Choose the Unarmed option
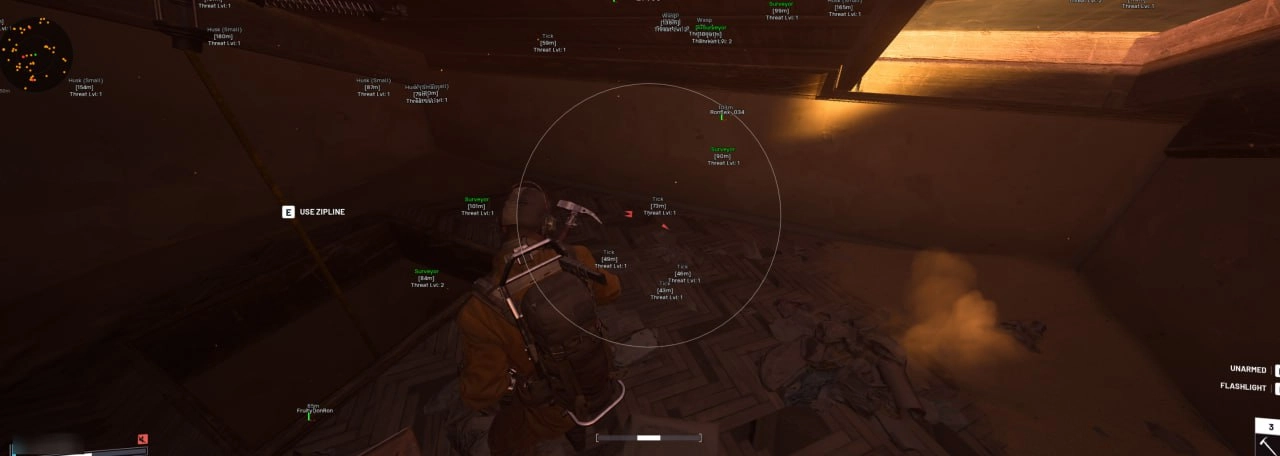The width and height of the screenshot is (1280, 456). (1248, 369)
